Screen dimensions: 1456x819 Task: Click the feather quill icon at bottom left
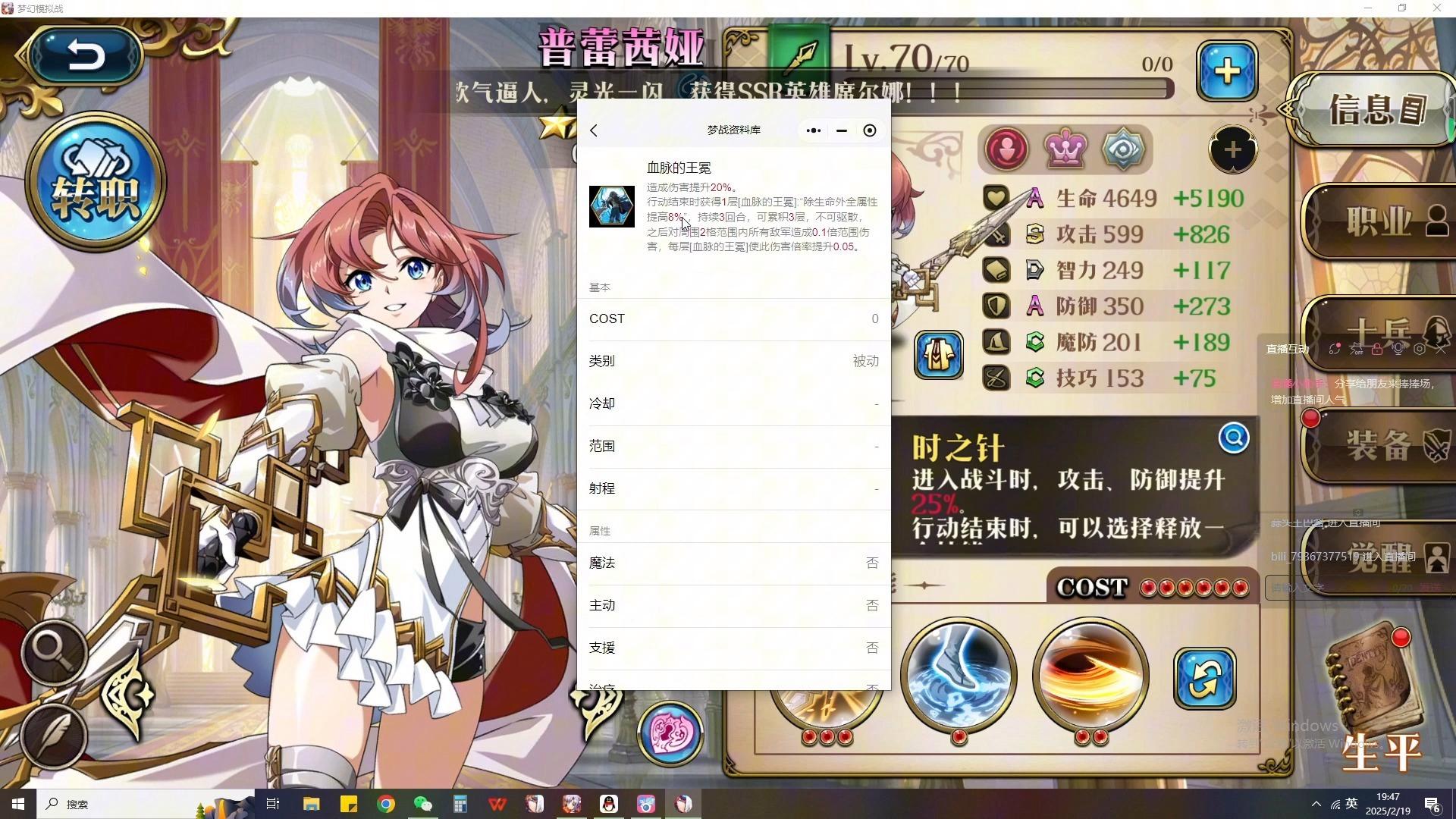pos(55,736)
